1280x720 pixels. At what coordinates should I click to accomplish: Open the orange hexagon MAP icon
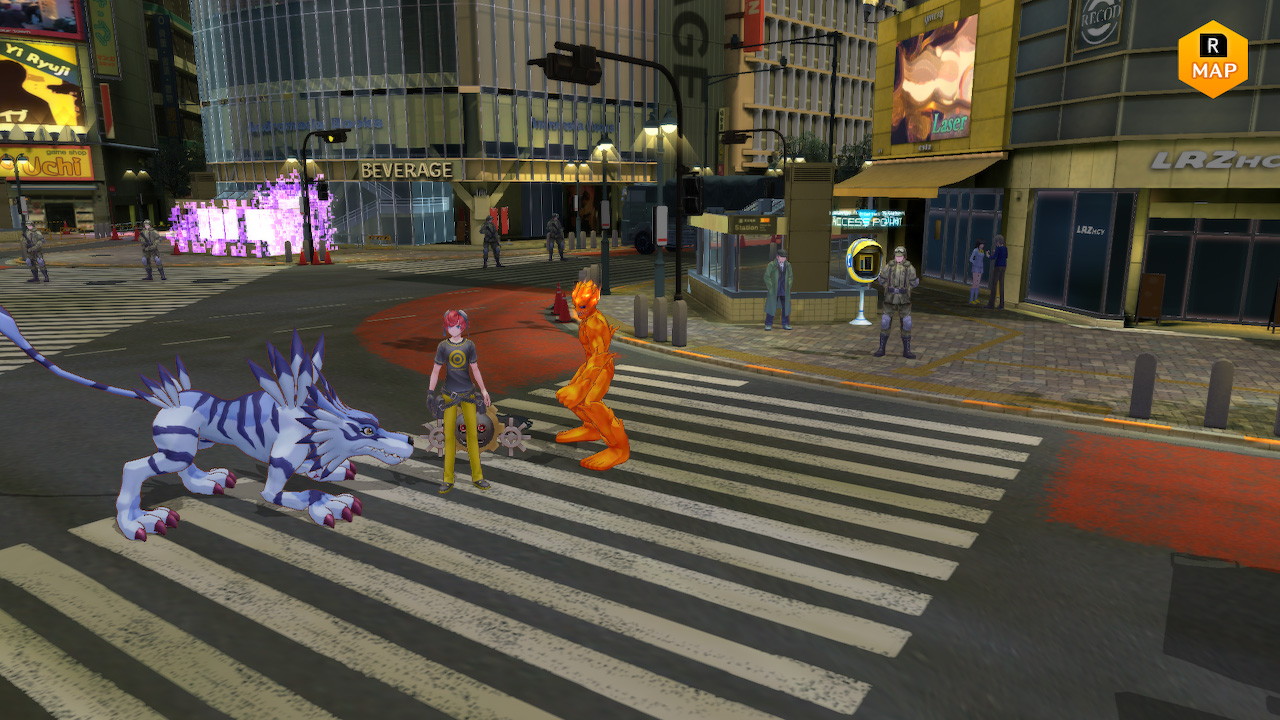[x=1213, y=60]
